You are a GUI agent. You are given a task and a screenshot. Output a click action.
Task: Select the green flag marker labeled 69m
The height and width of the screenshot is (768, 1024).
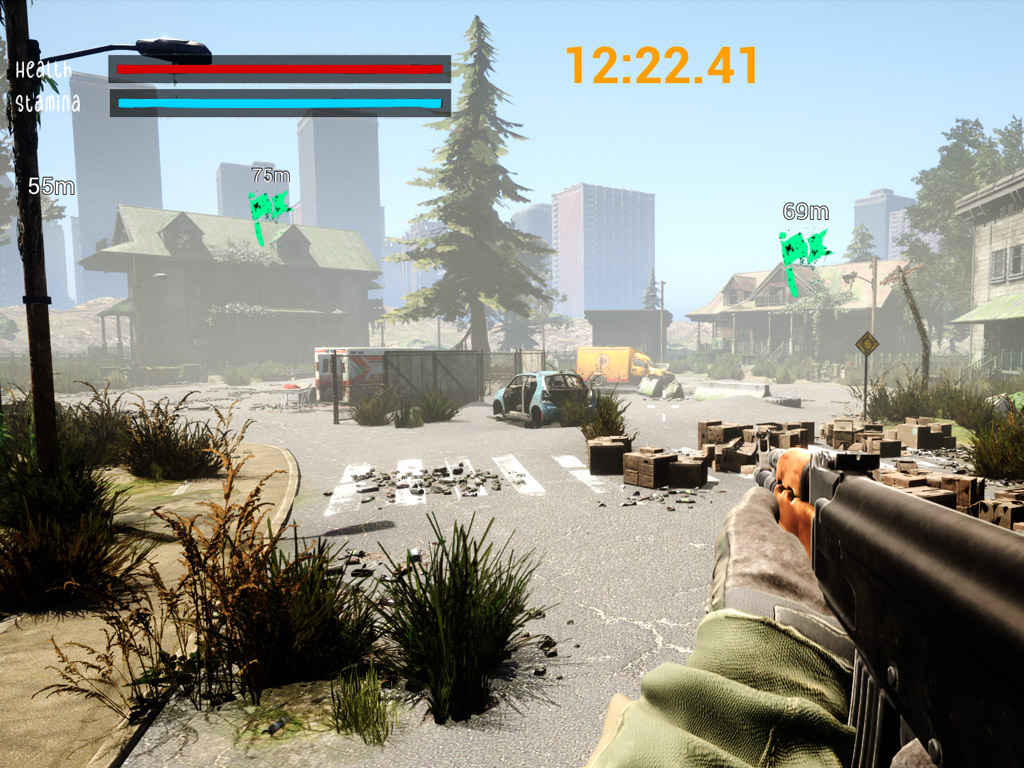pyautogui.click(x=804, y=248)
